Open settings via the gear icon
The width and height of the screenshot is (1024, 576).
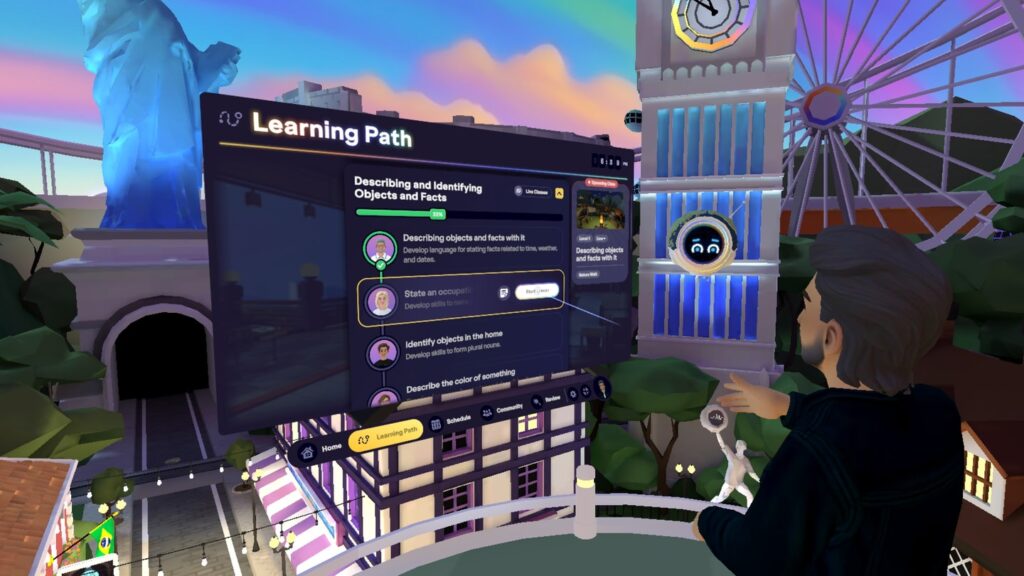click(571, 394)
